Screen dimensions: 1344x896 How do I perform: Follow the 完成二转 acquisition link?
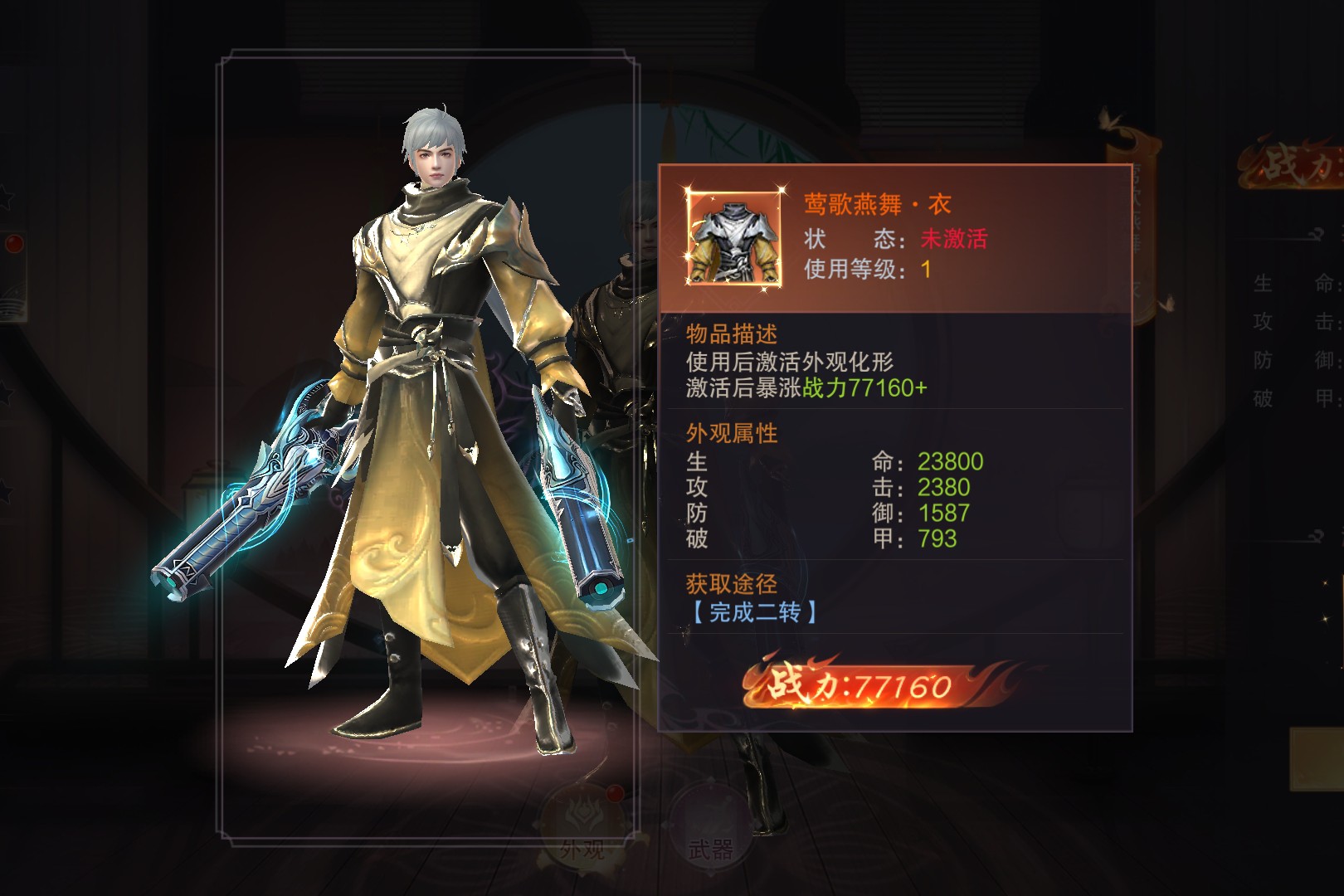coord(754,613)
